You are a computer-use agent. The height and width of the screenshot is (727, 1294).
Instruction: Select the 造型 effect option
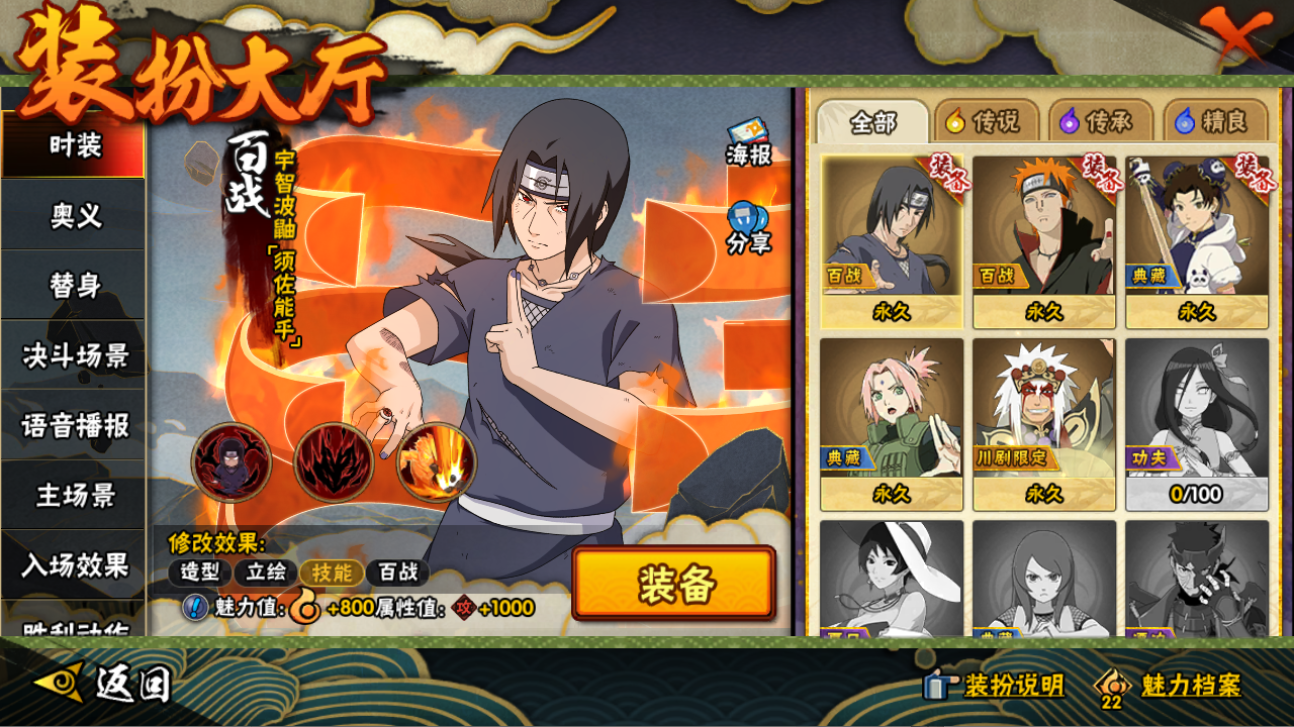(x=200, y=573)
